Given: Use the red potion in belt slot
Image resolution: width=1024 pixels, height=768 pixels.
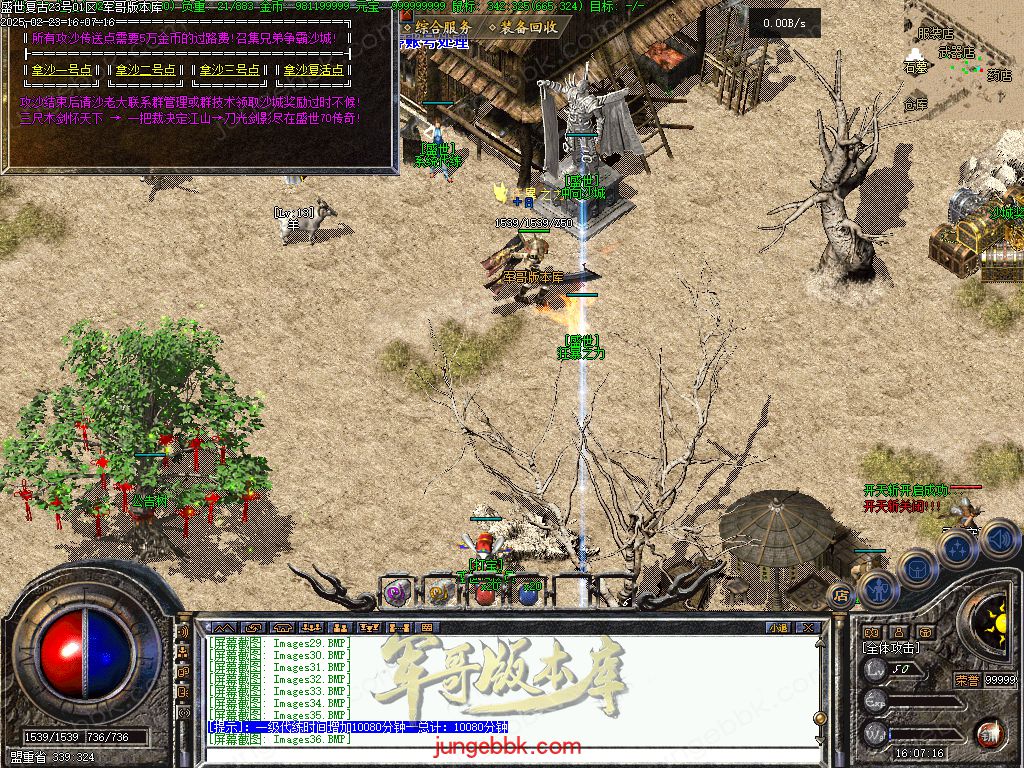Looking at the screenshot, I should (484, 595).
